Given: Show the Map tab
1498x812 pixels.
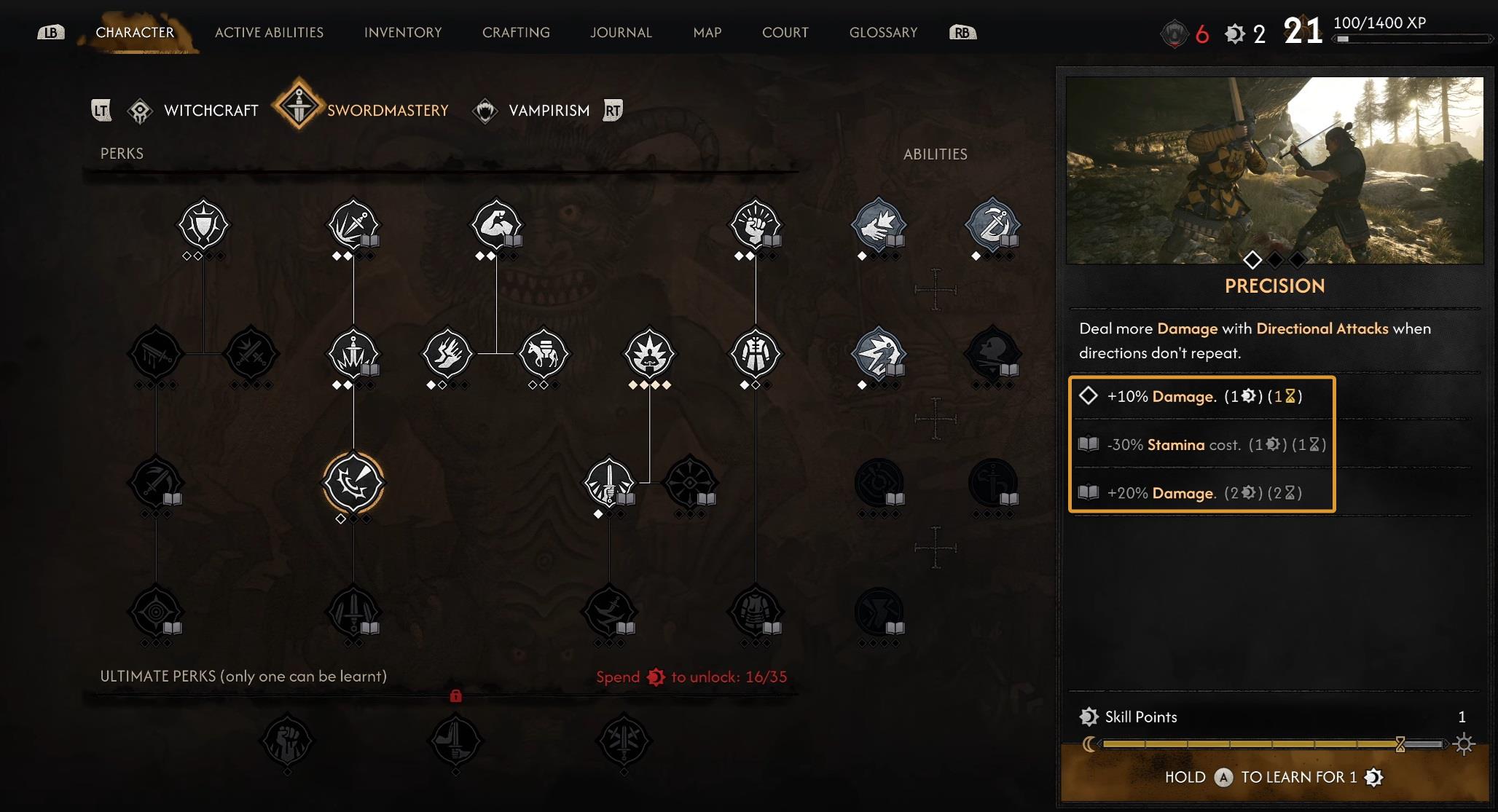Looking at the screenshot, I should pyautogui.click(x=707, y=33).
